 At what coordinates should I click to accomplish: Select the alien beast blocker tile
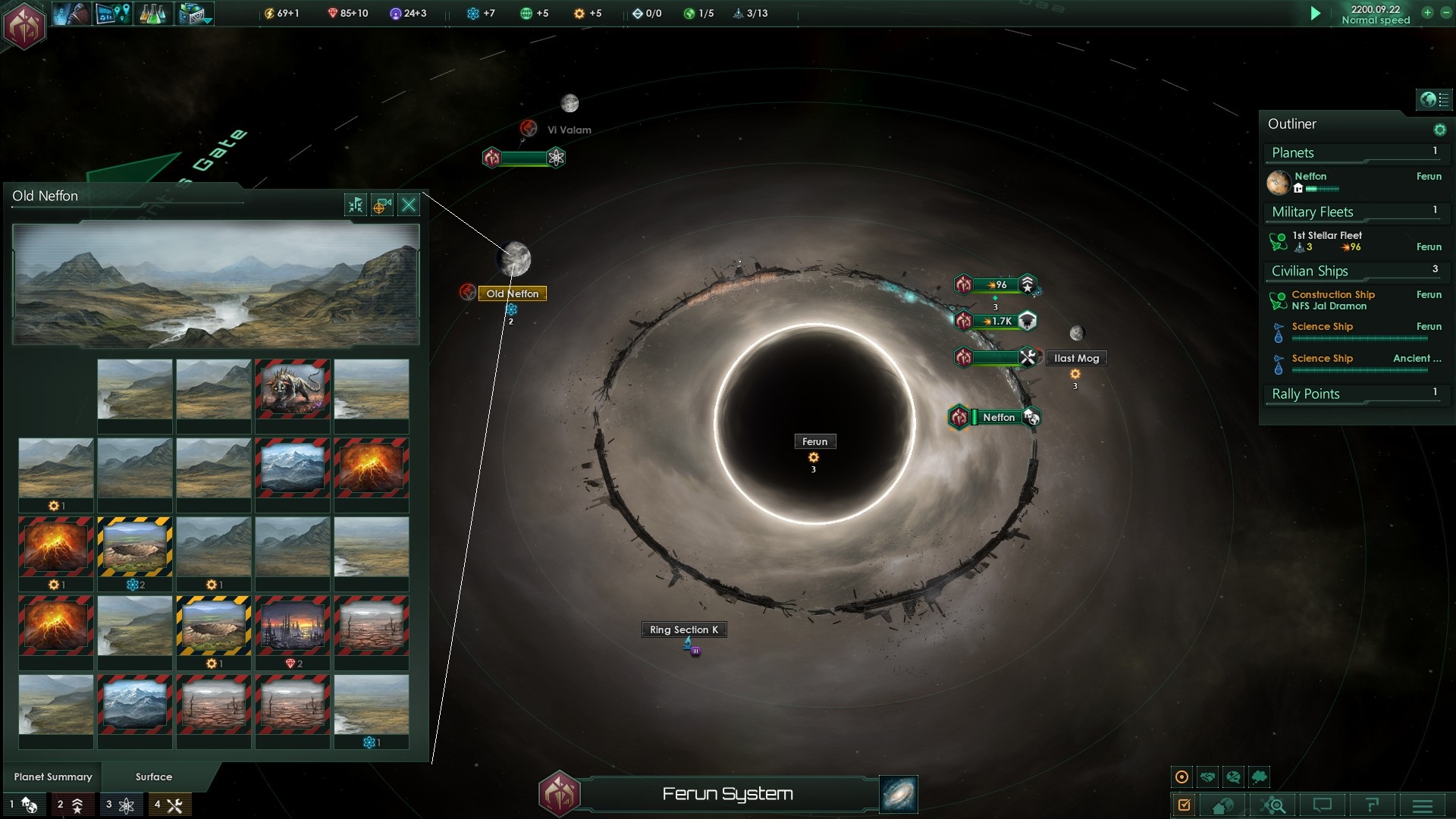[293, 389]
